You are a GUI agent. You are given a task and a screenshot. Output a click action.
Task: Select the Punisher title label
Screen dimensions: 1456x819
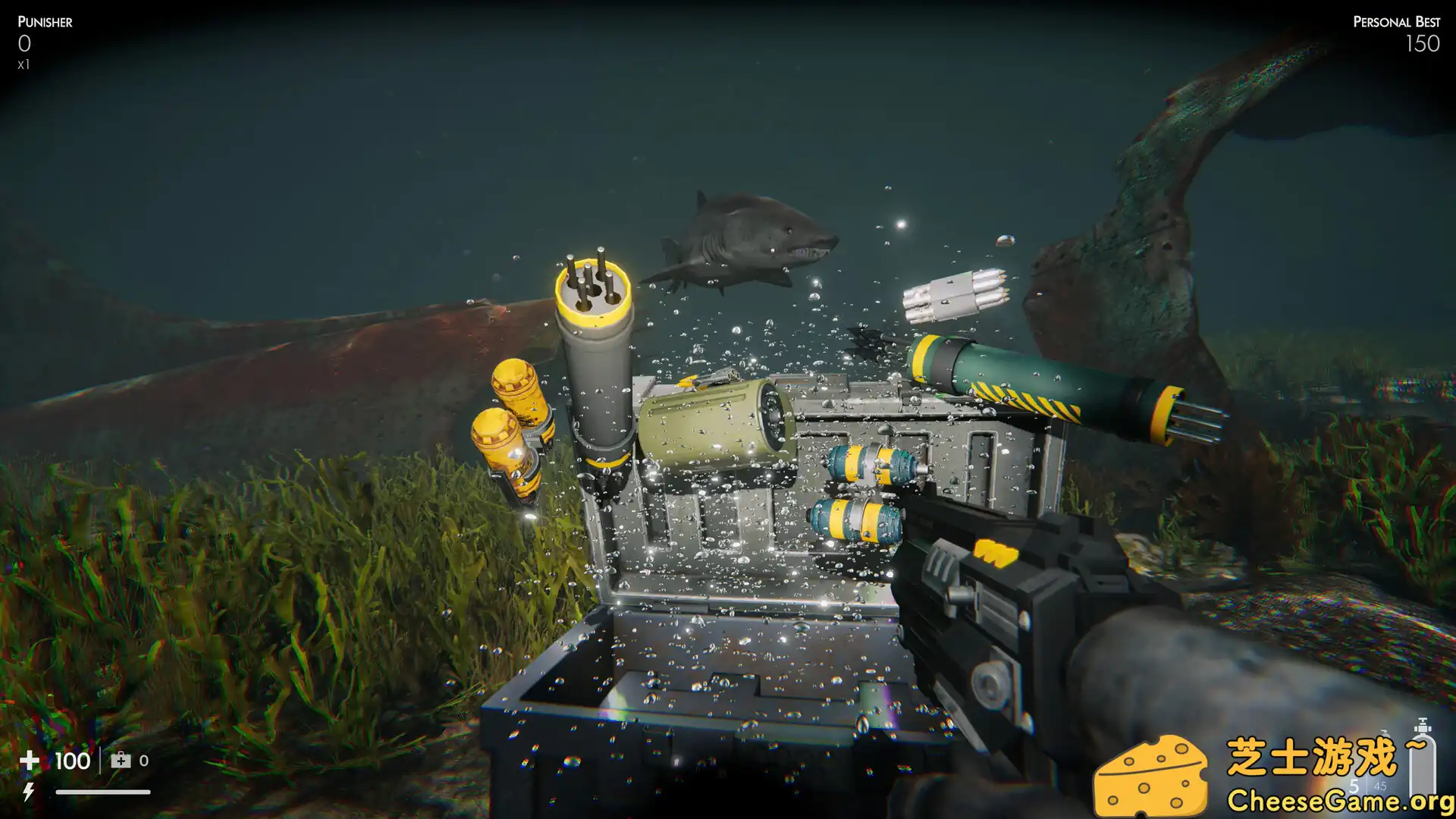[x=45, y=21]
